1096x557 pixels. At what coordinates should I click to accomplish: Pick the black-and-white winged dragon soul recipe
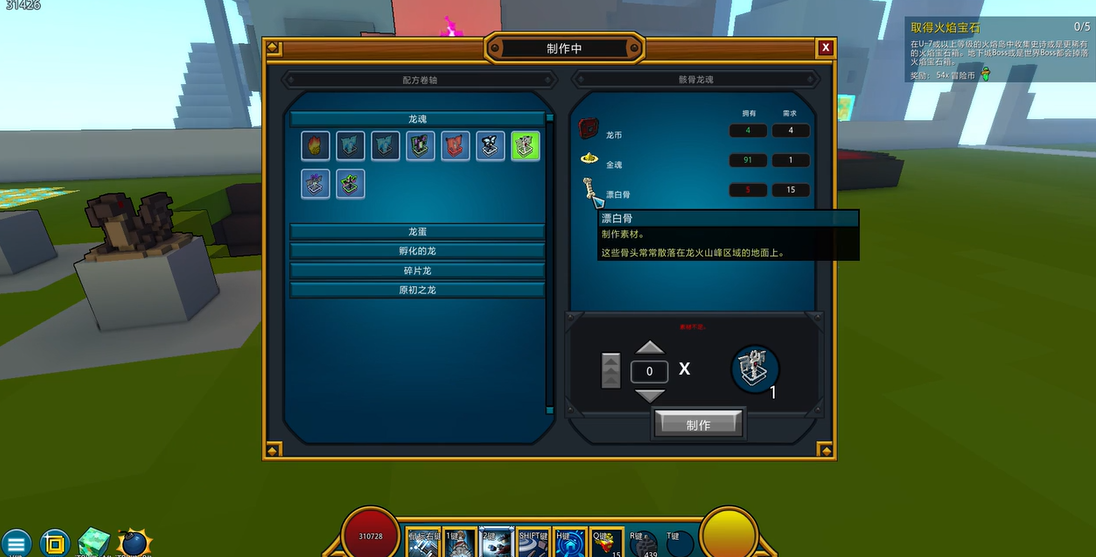pyautogui.click(x=490, y=146)
